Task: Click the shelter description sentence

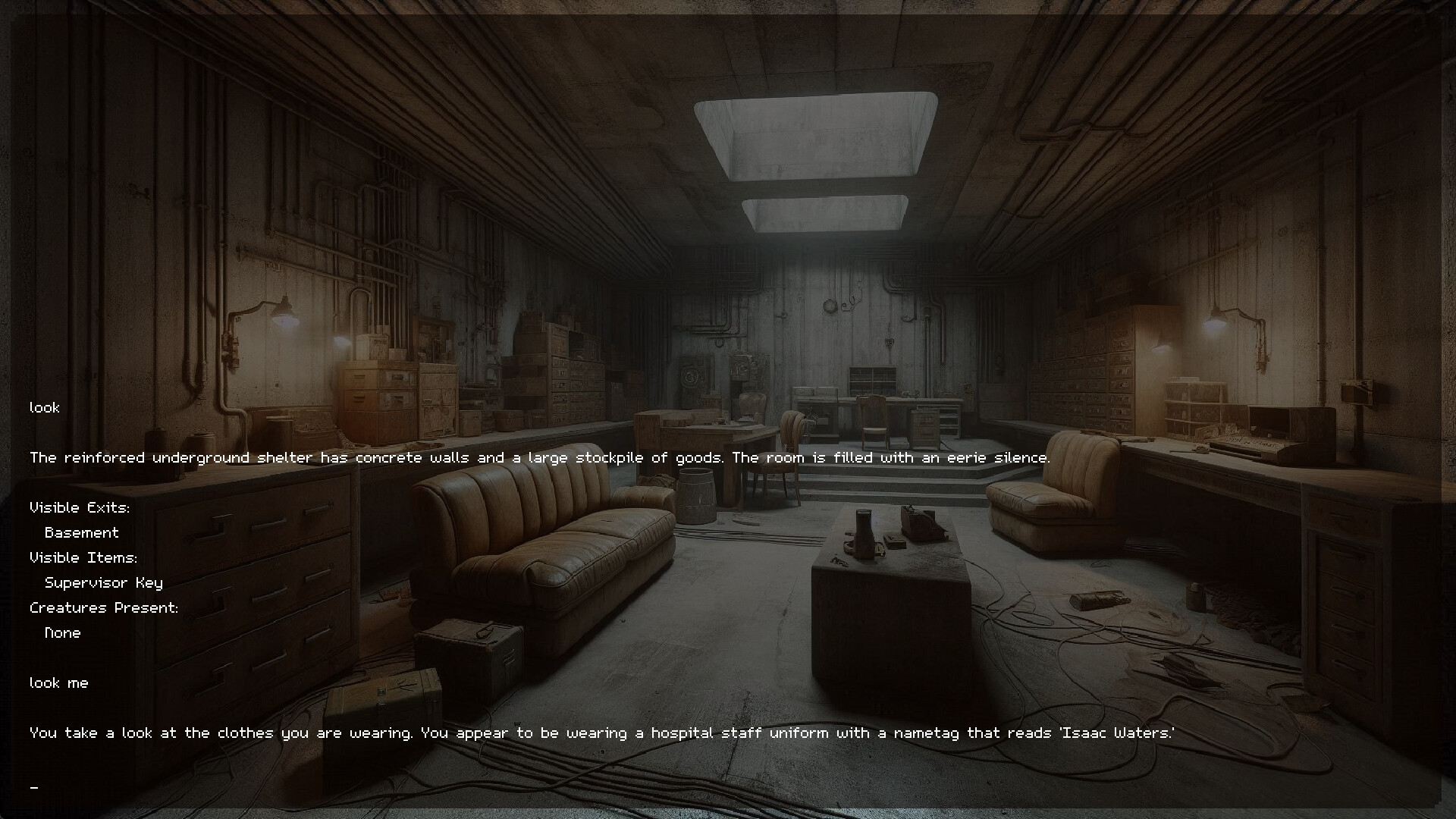Action: [x=538, y=457]
